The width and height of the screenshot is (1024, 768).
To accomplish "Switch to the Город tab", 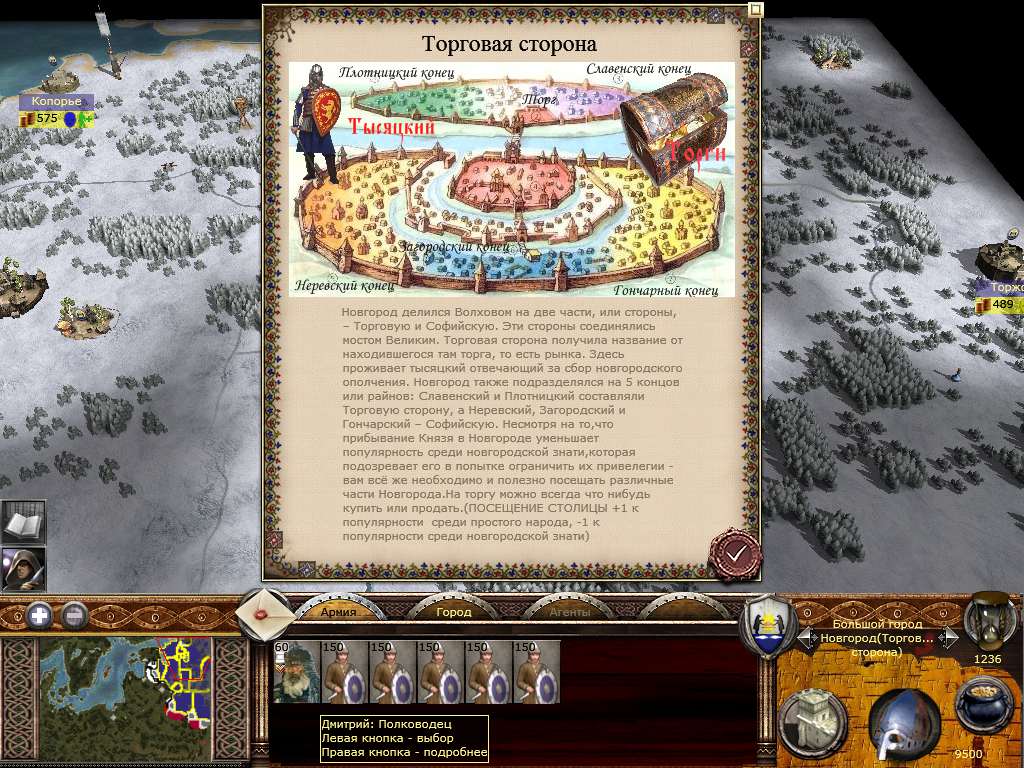I will point(453,611).
